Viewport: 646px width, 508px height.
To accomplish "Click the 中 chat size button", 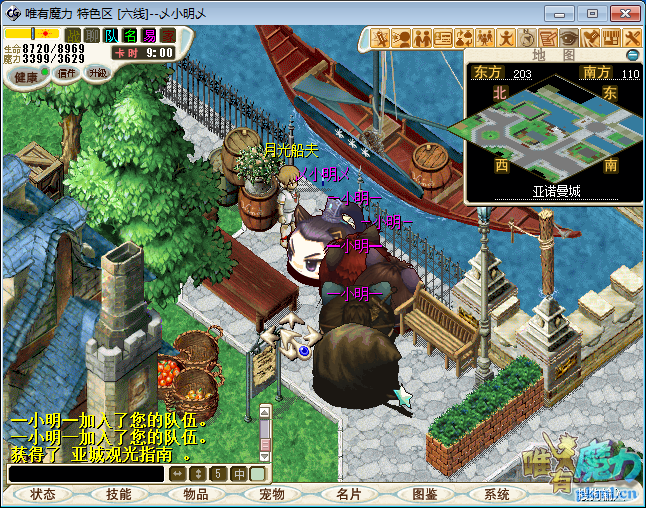I will pos(239,473).
